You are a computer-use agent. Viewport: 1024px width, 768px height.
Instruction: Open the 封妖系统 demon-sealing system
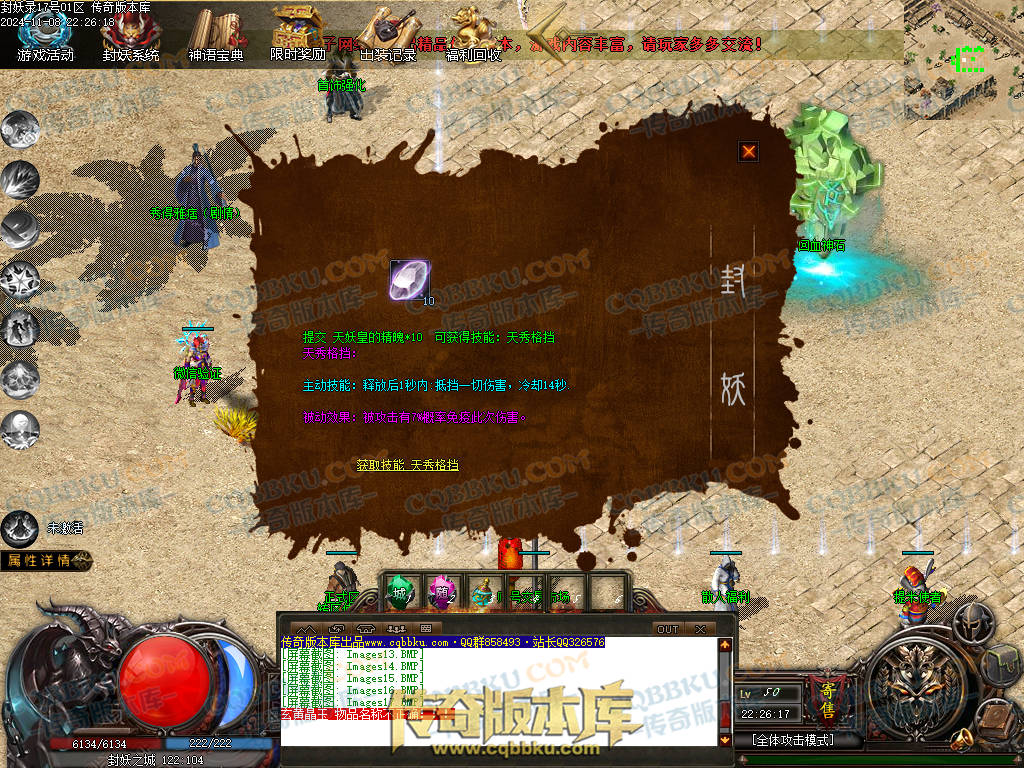click(130, 35)
